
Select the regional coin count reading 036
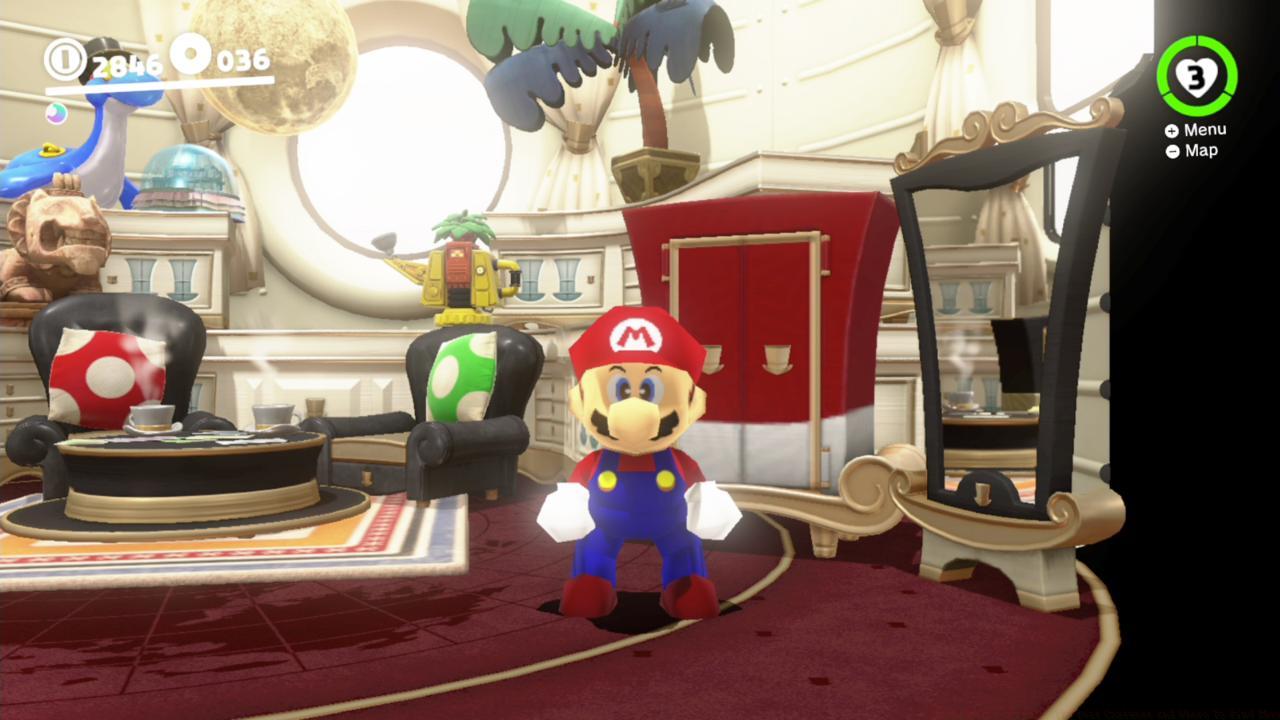(x=245, y=60)
